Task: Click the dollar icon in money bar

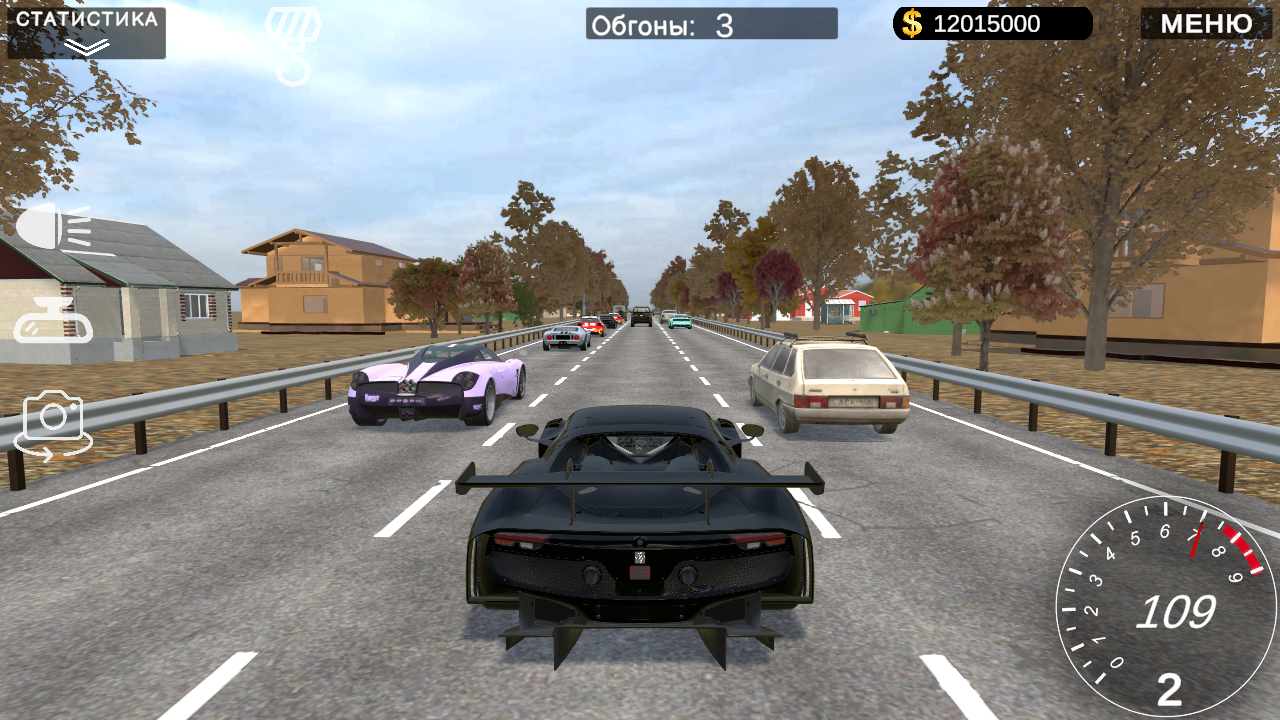Action: 911,24
